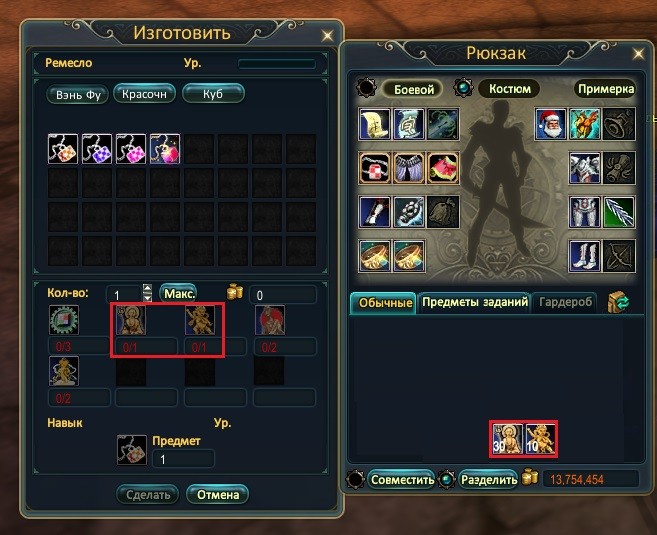Open the Примерка fitting option
This screenshot has width=657, height=535.
coord(606,89)
